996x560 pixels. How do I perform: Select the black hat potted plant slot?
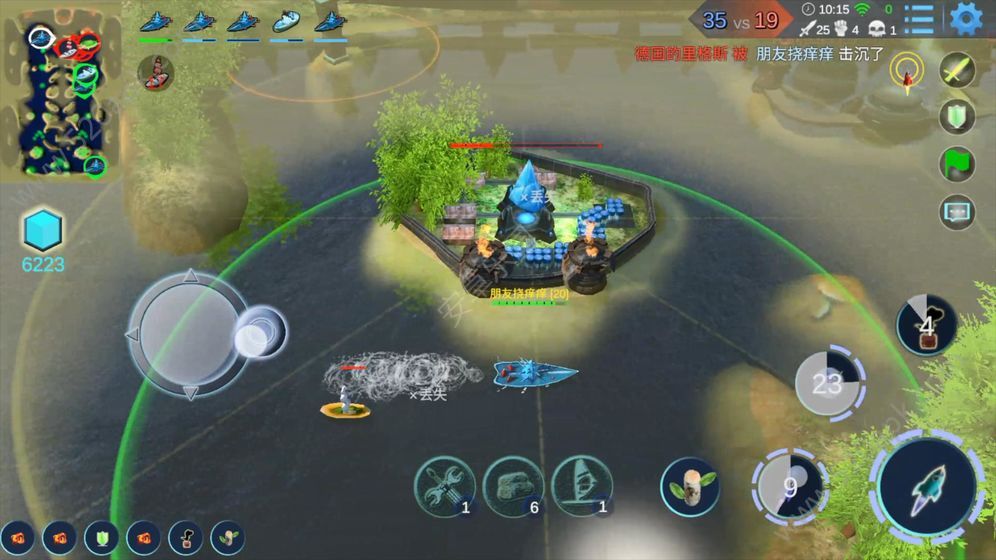point(185,537)
